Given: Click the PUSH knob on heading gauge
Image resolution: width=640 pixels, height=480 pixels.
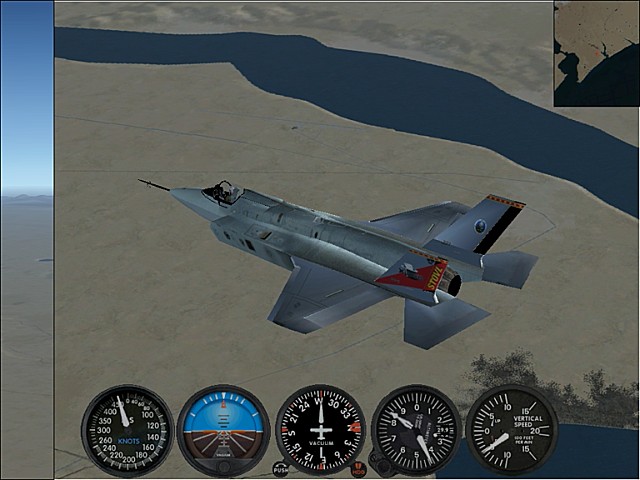Looking at the screenshot, I should coord(281,468).
